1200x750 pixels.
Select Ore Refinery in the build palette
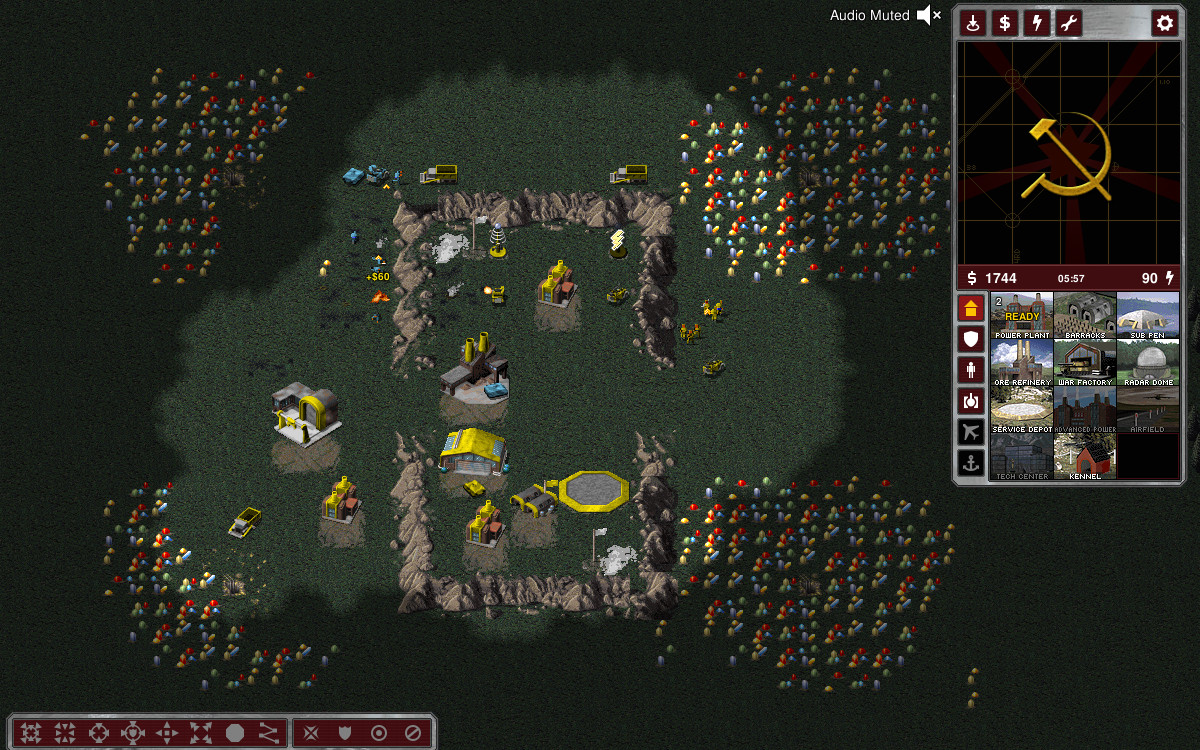[x=1022, y=363]
